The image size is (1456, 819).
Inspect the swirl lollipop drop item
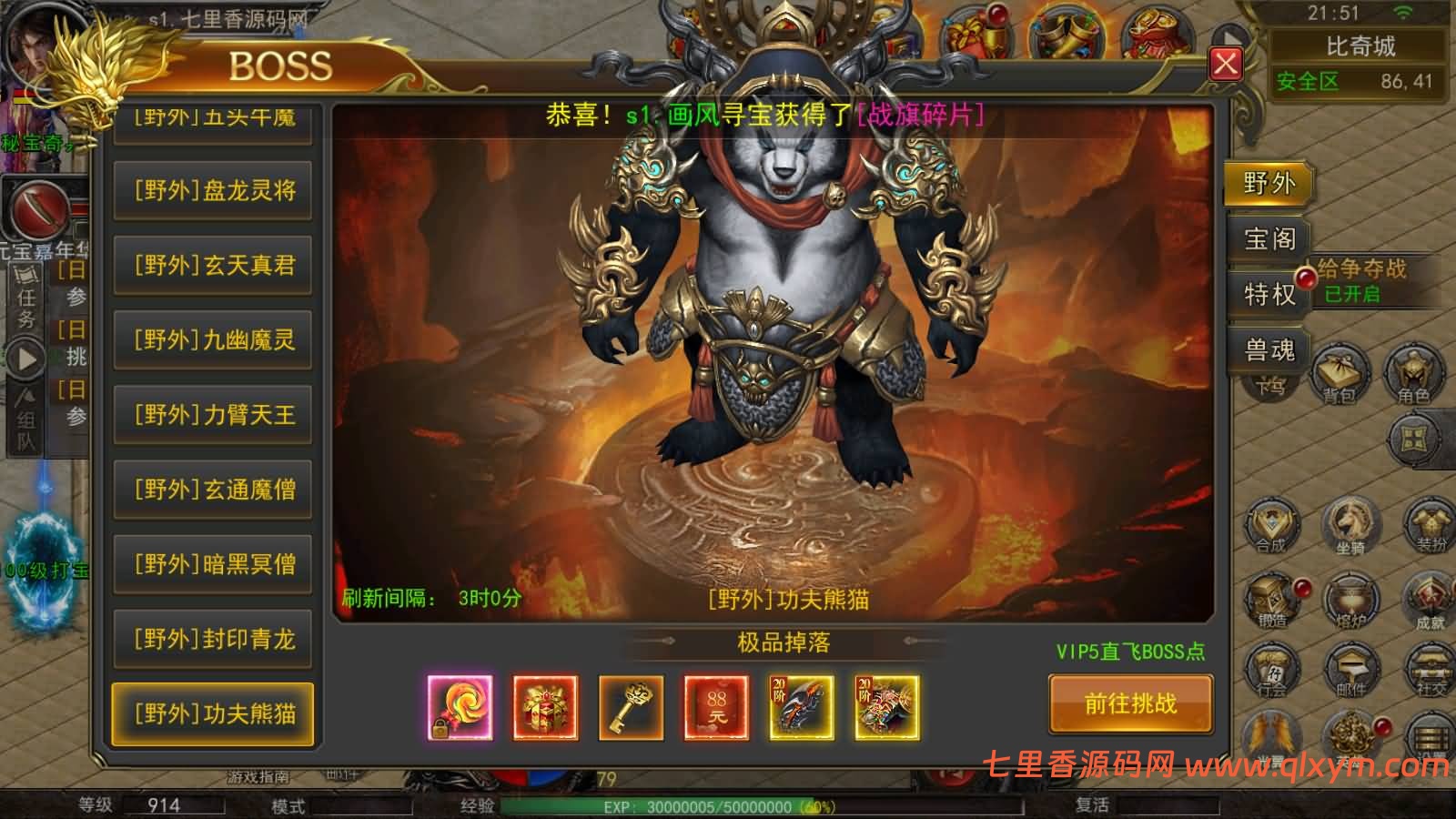coord(460,707)
